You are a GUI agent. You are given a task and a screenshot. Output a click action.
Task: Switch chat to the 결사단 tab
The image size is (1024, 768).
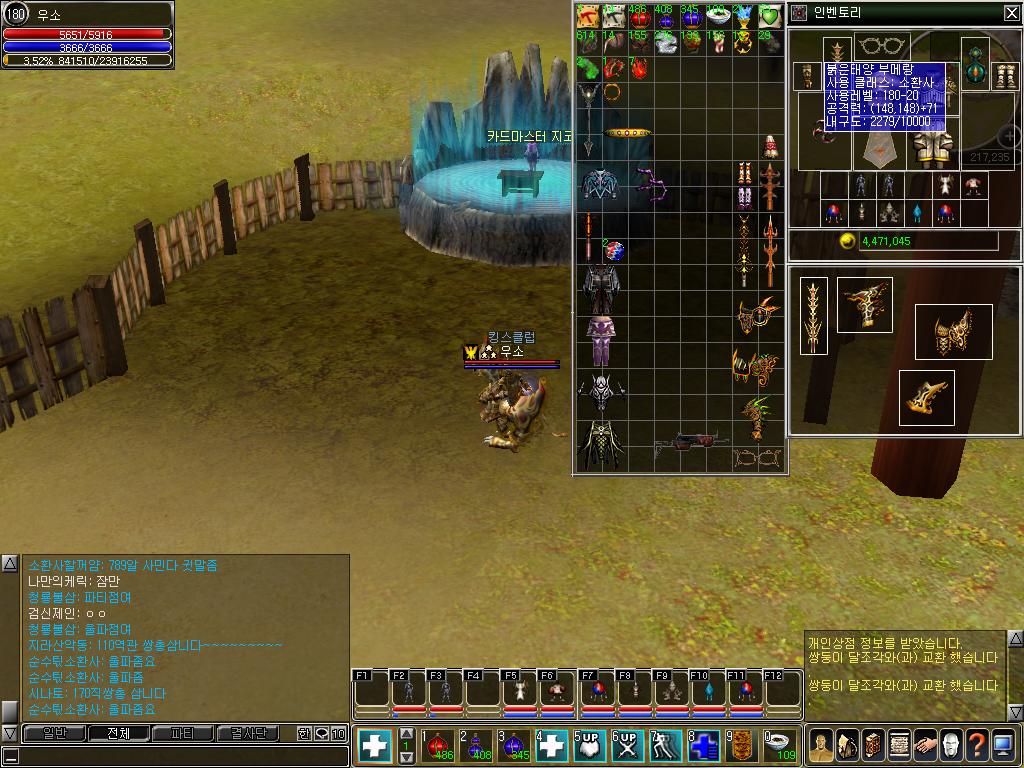coord(248,733)
